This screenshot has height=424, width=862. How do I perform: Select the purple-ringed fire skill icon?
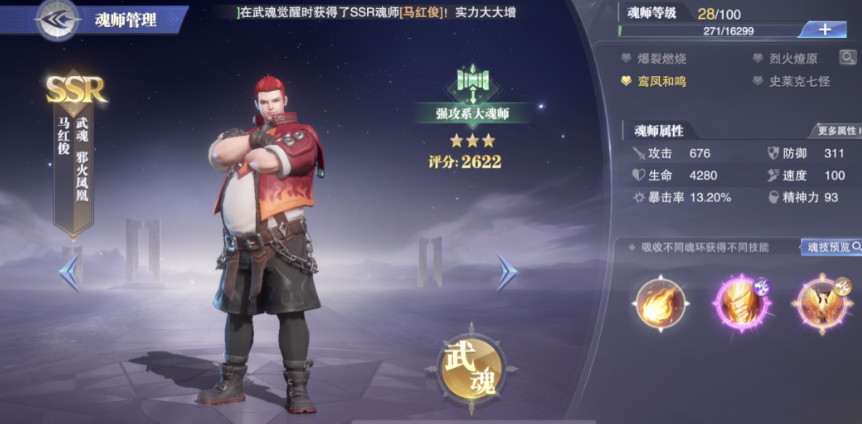[740, 304]
